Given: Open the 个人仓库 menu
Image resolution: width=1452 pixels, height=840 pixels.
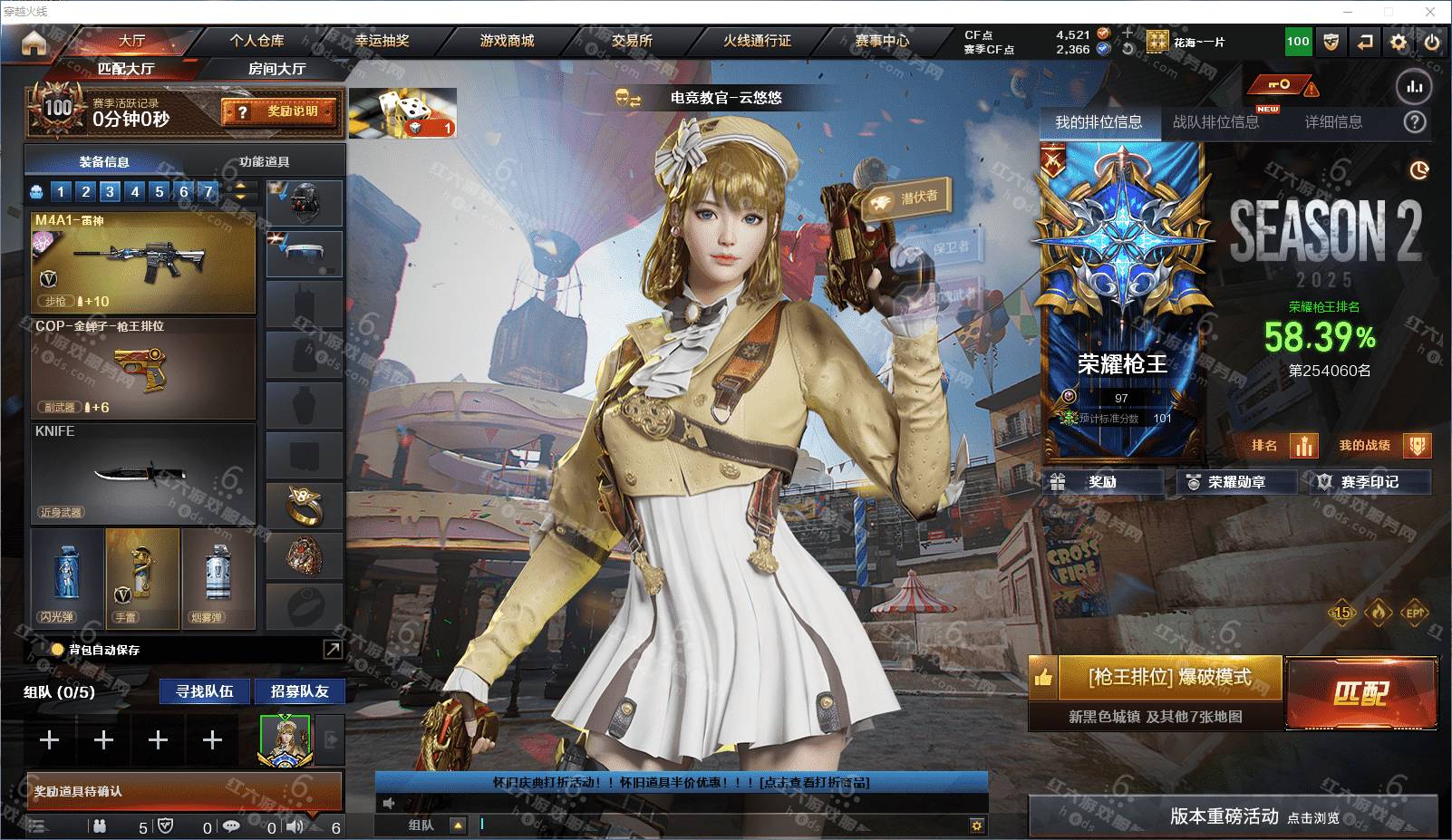Looking at the screenshot, I should coord(257,41).
